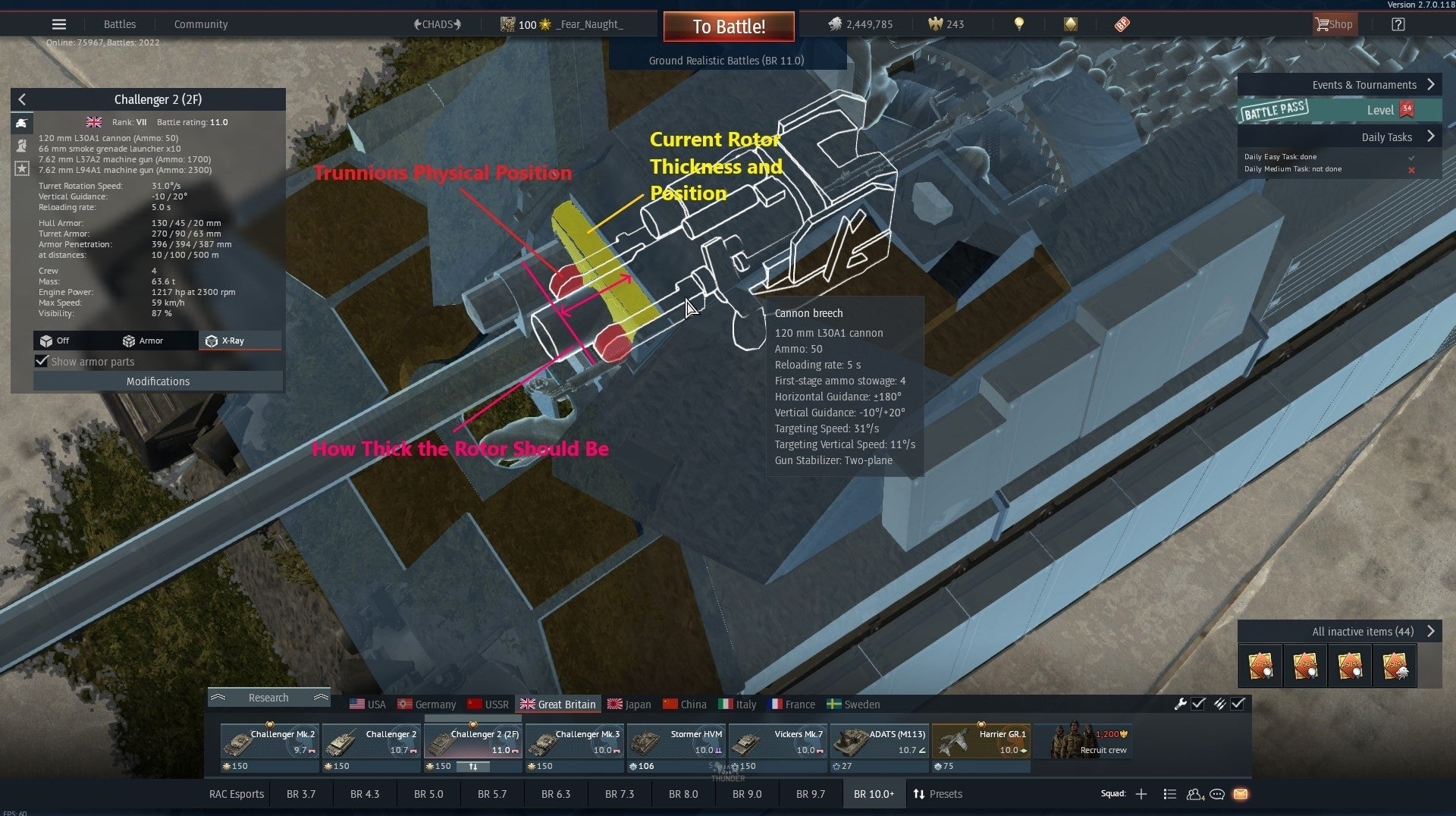Image resolution: width=1456 pixels, height=816 pixels.
Task: Click the Battle Pass diamond icon
Action: coord(1071,24)
